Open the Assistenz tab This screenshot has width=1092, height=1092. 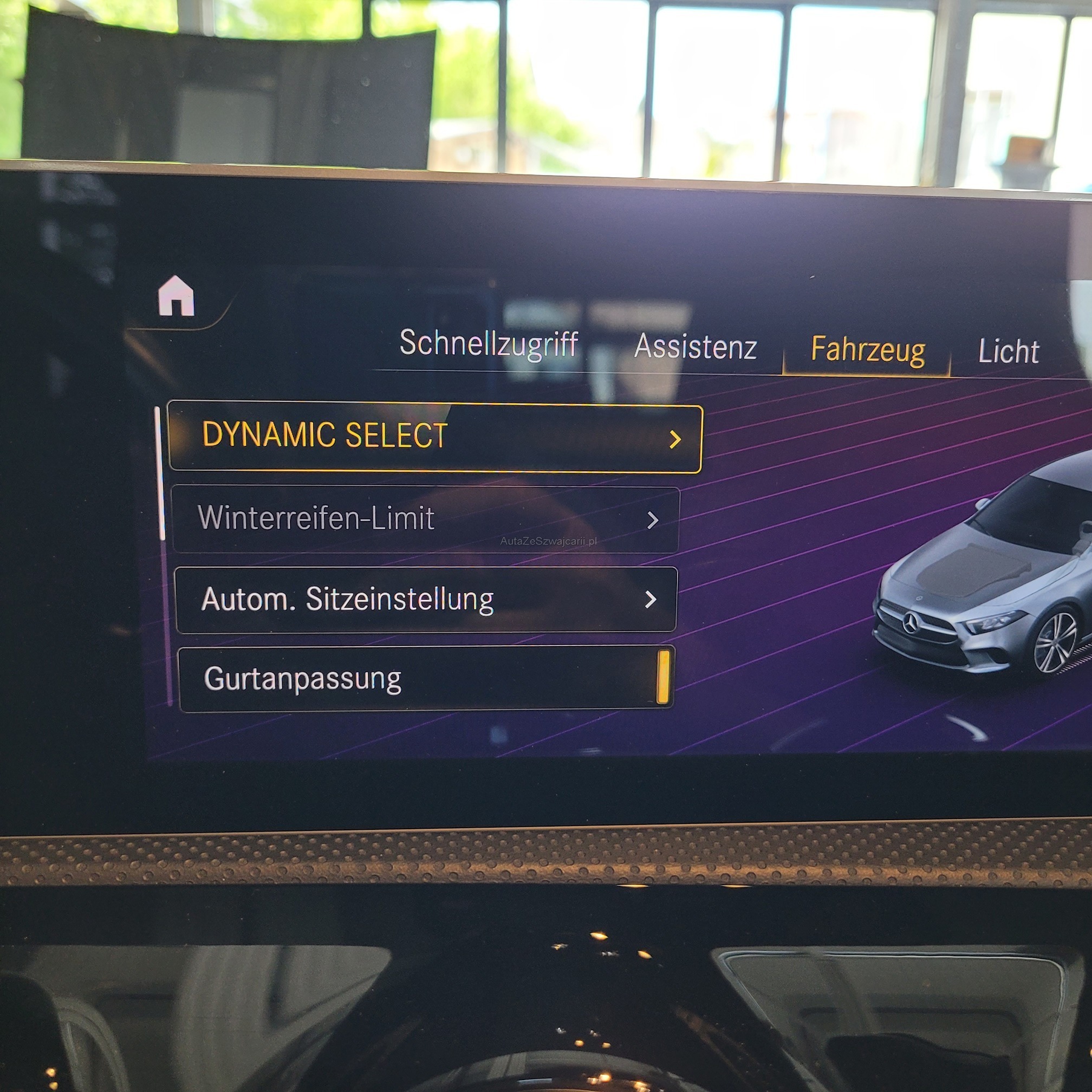[x=695, y=347]
